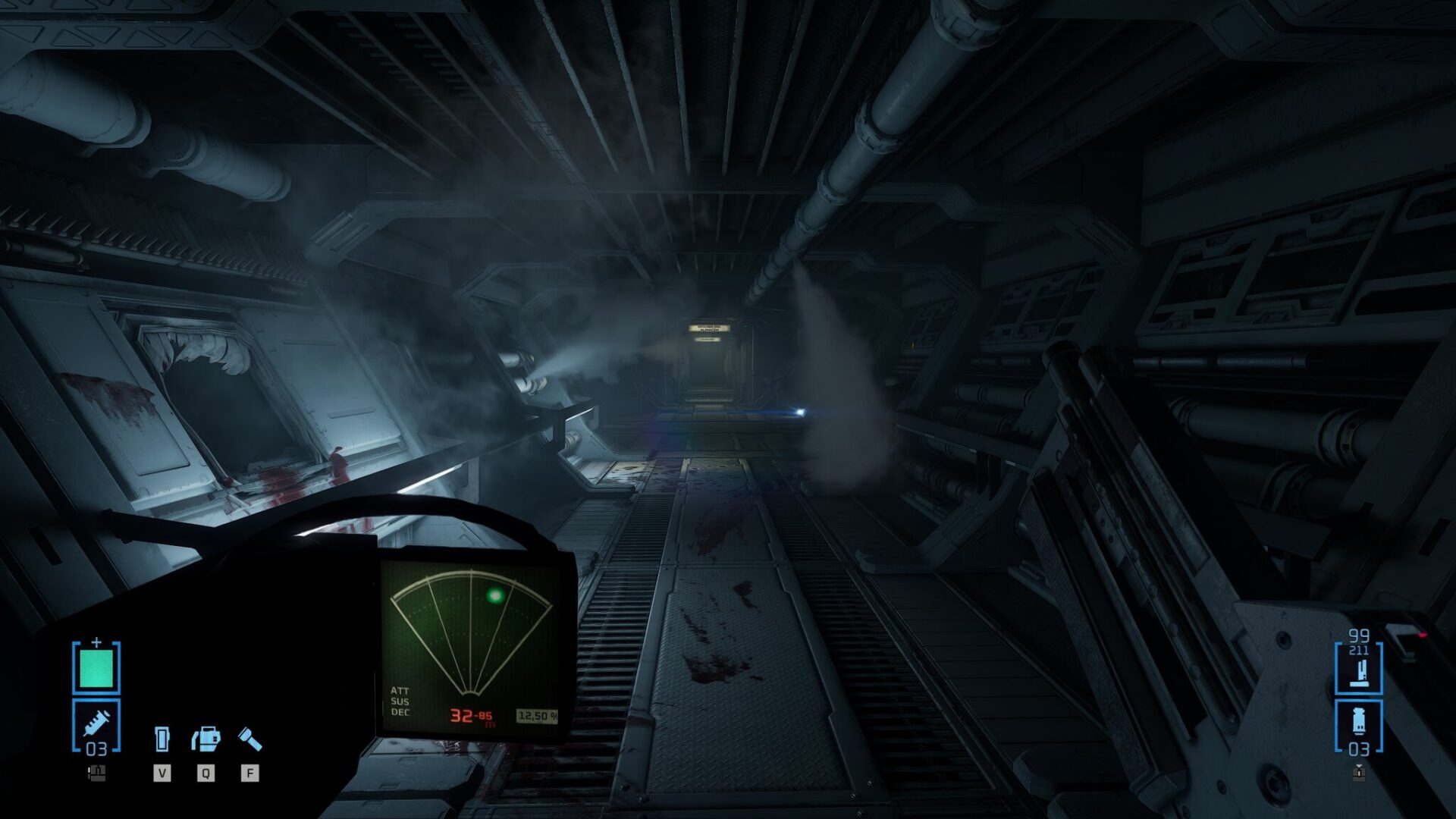Click the rectangular handheld device icon
Screen dimensions: 1456x819
tap(162, 738)
